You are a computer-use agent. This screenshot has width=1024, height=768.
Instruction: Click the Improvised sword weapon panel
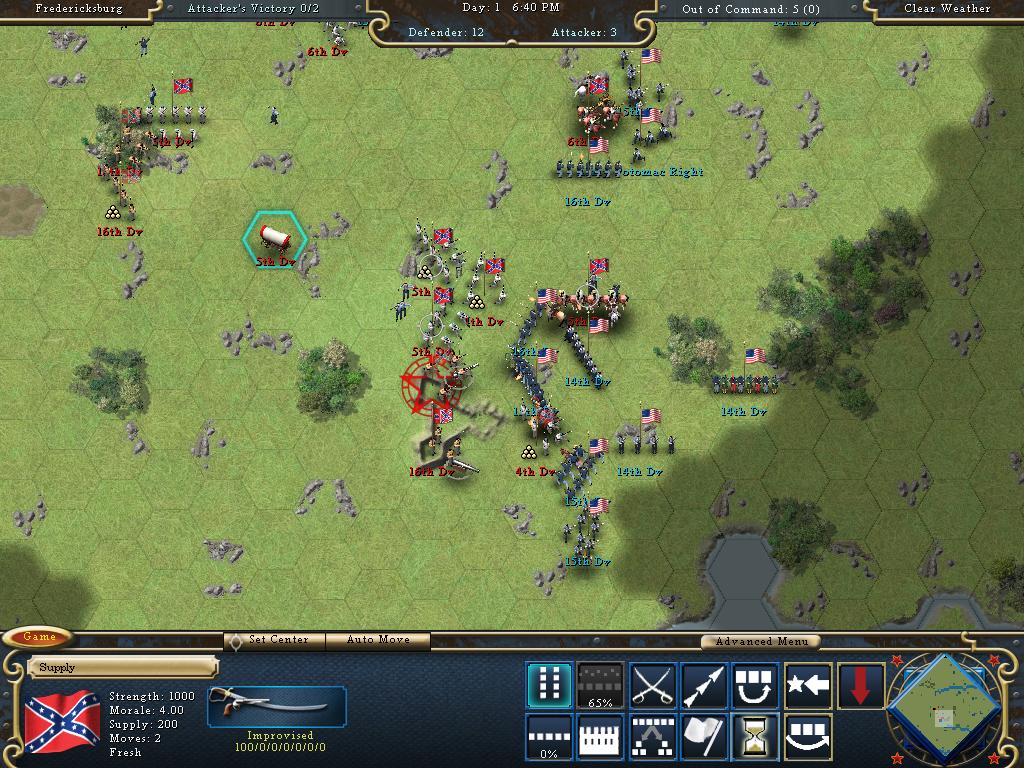pos(276,706)
